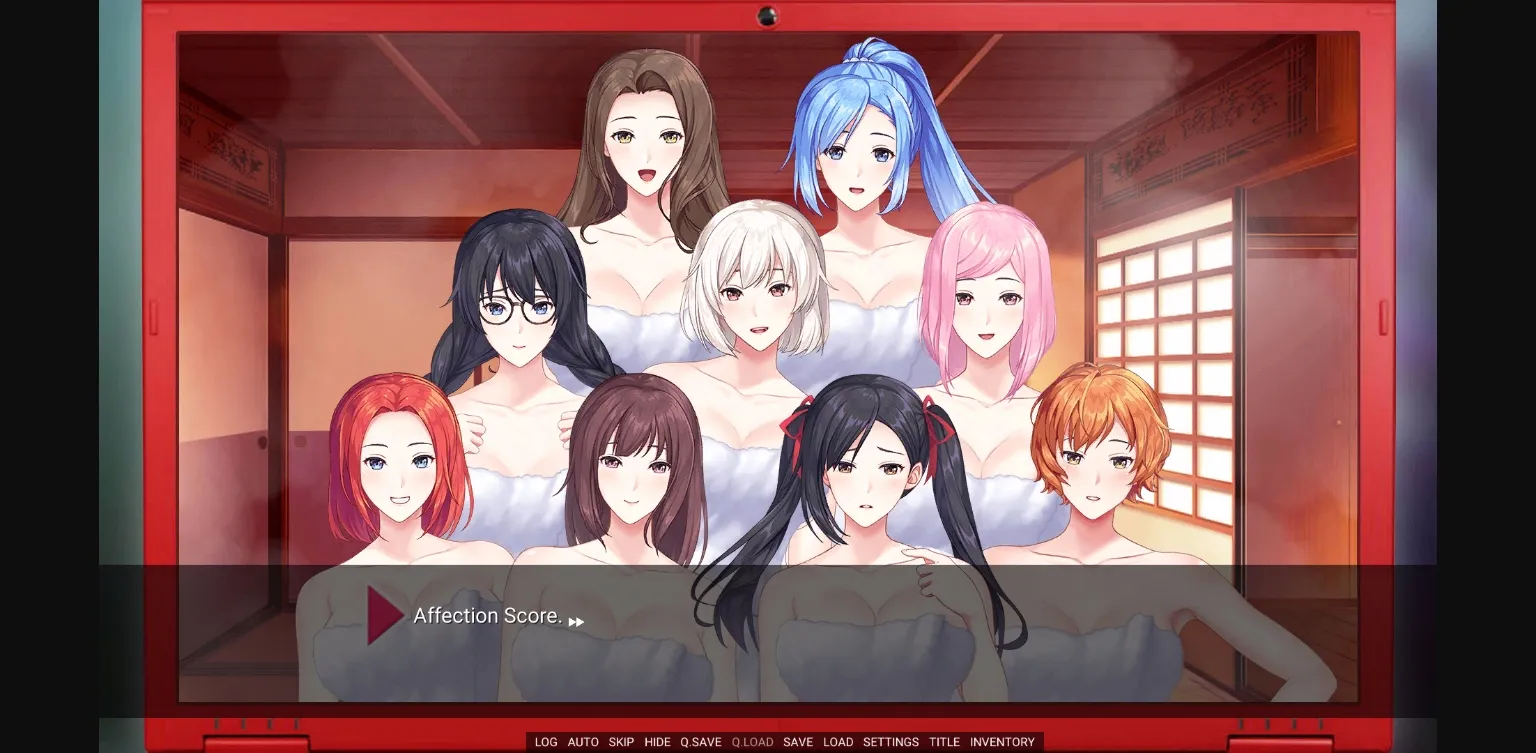HIDE the dialogue window
The width and height of the screenshot is (1536, 753).
658,742
